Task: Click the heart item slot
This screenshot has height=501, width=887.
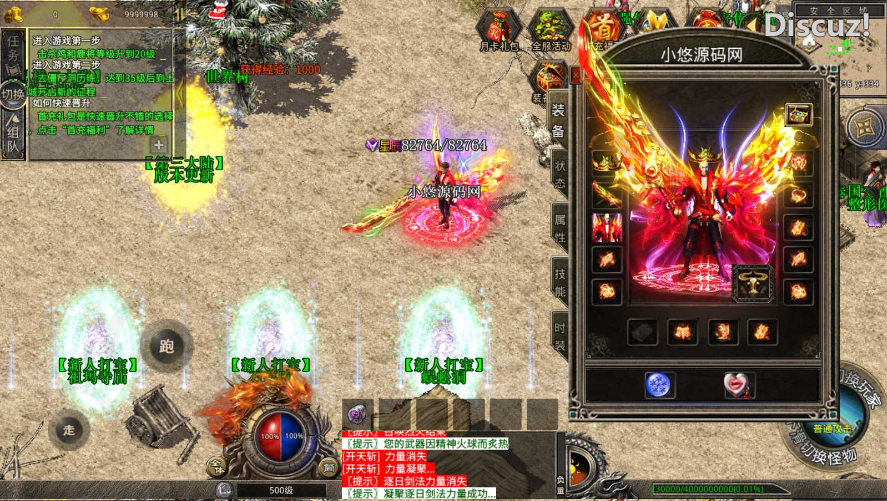Action: [738, 385]
